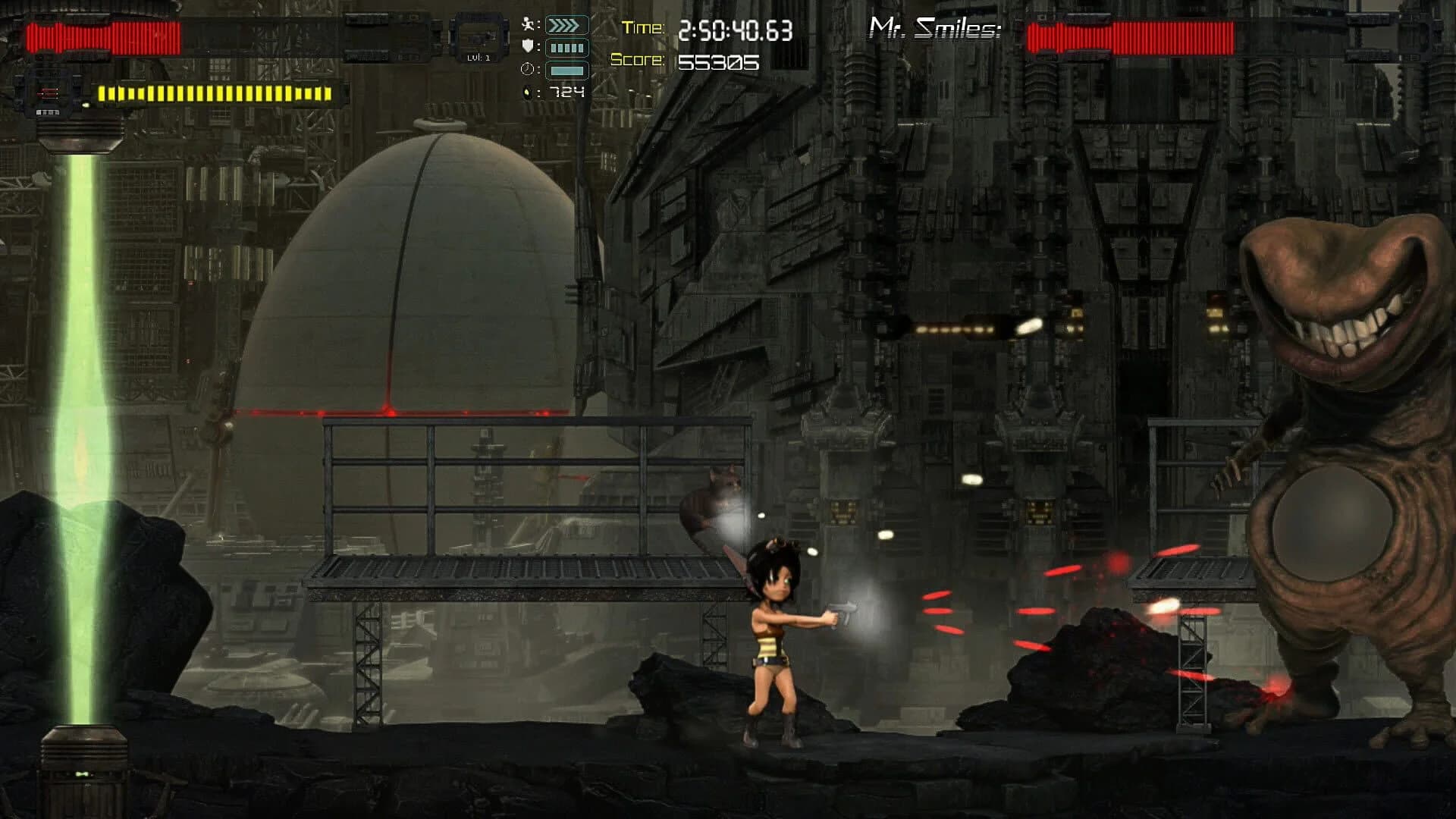The width and height of the screenshot is (1456, 819).
Task: Select the shield segment bar display
Action: (x=567, y=47)
